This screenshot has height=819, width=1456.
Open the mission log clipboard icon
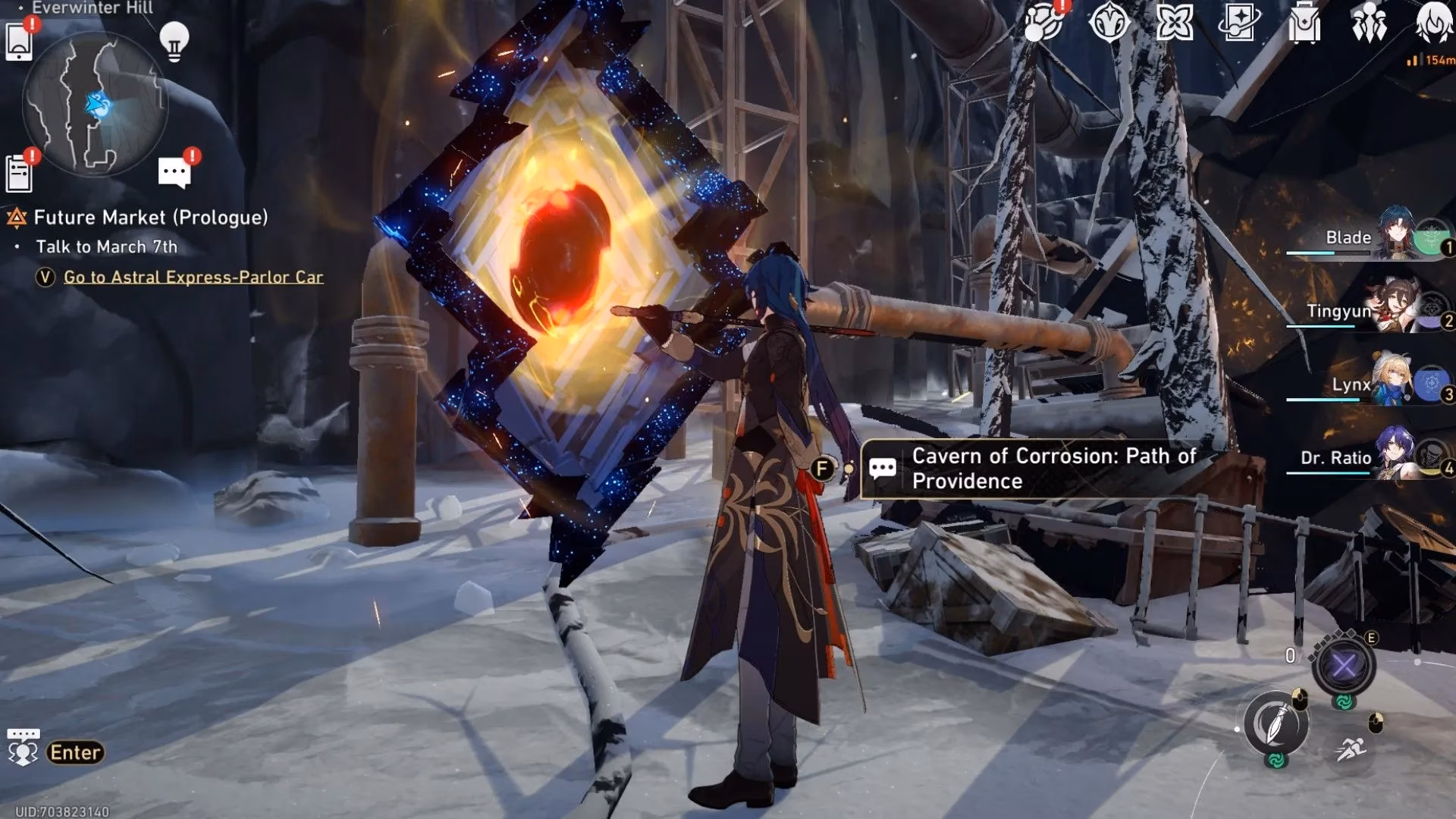[x=19, y=173]
